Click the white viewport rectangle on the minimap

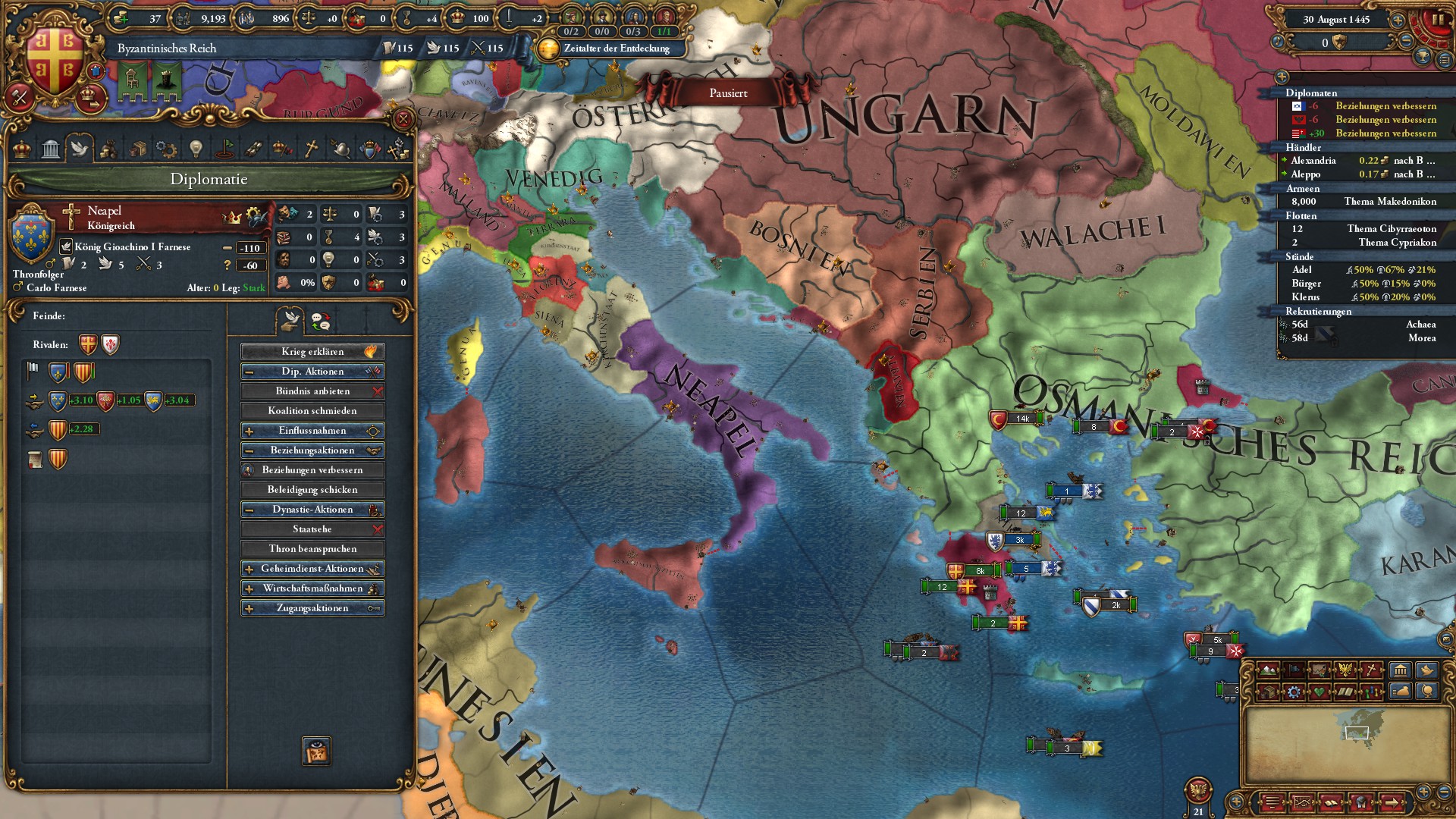[x=1357, y=733]
